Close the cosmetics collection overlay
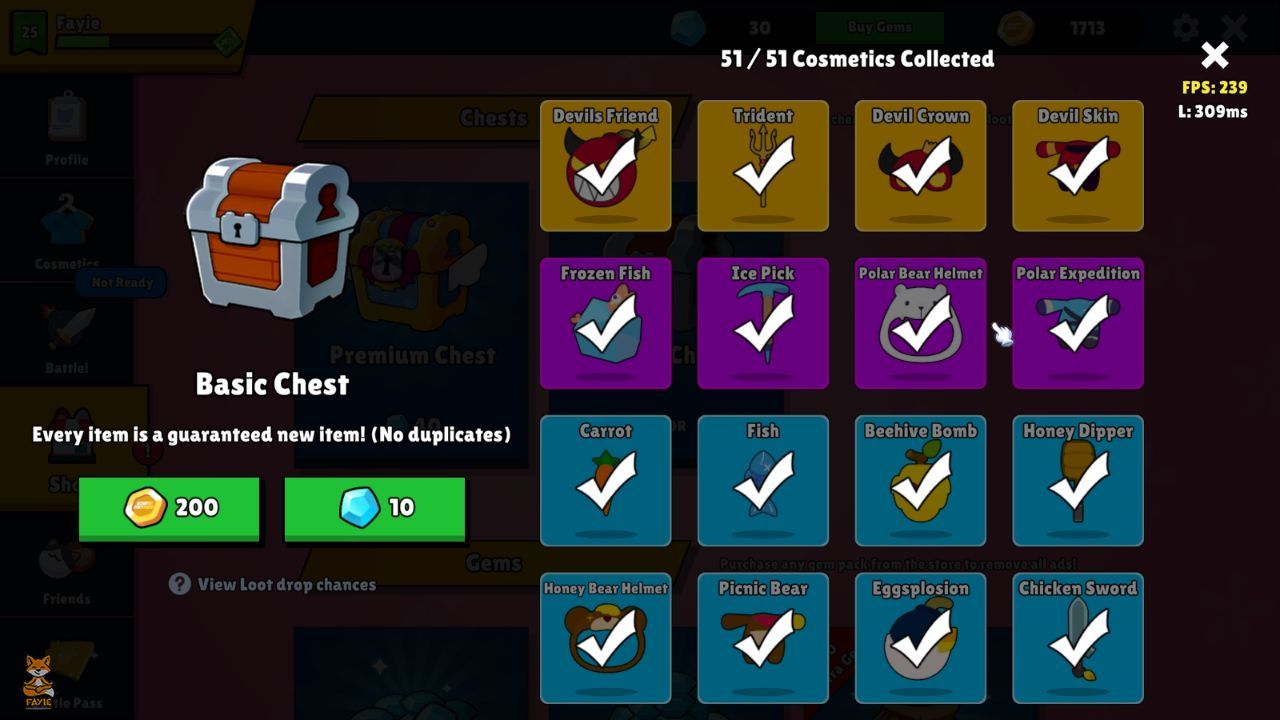The image size is (1280, 720). coord(1214,55)
